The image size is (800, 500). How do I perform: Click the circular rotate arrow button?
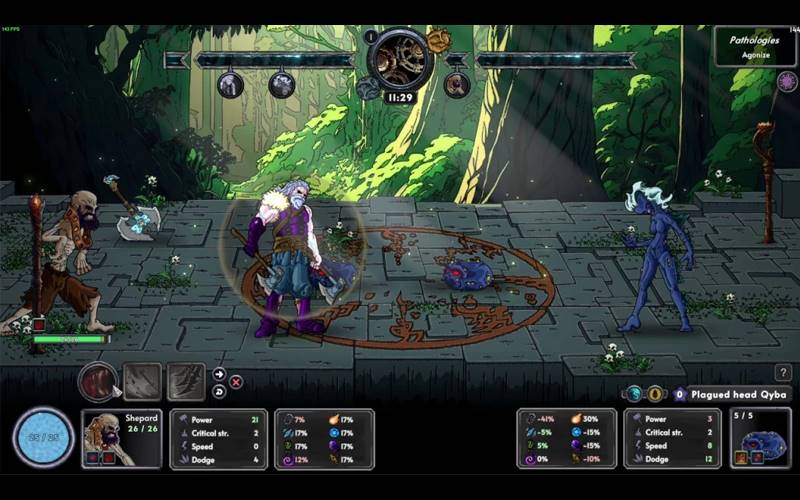click(219, 390)
